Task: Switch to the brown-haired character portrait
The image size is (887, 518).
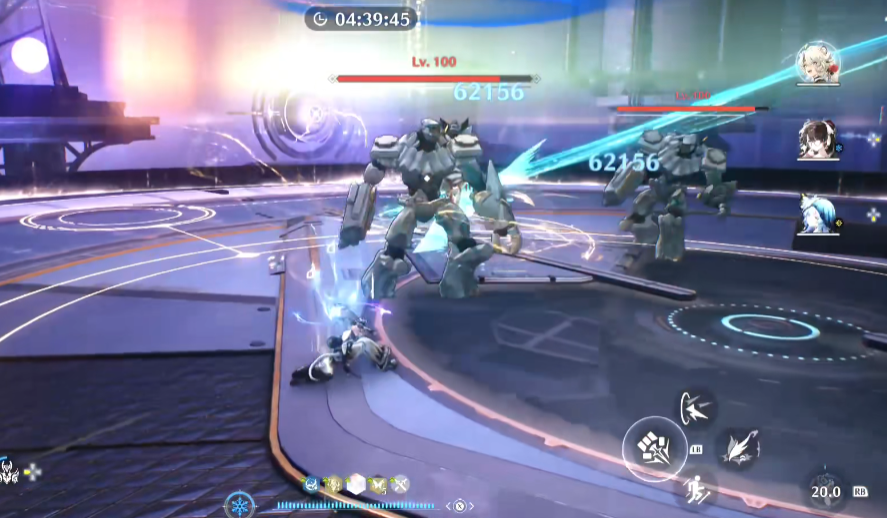Action: coord(817,140)
